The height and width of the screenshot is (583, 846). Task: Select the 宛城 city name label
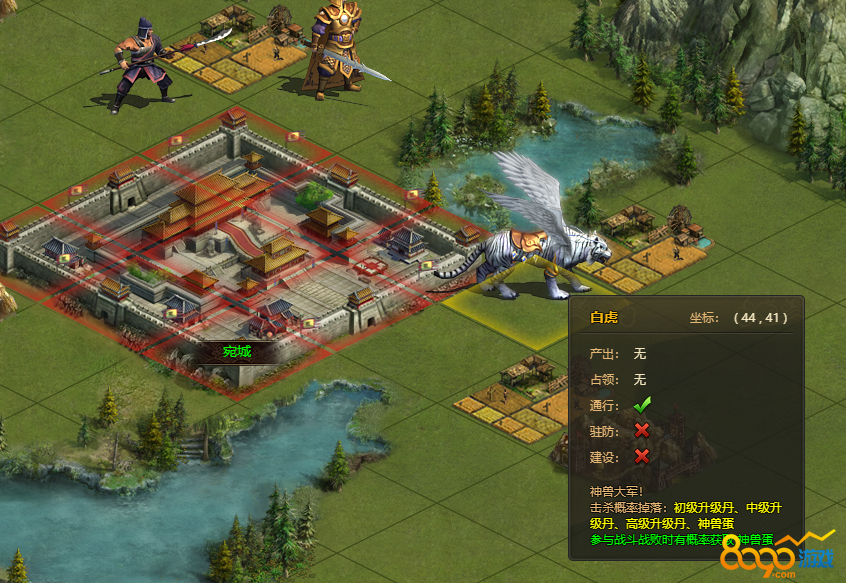(237, 352)
